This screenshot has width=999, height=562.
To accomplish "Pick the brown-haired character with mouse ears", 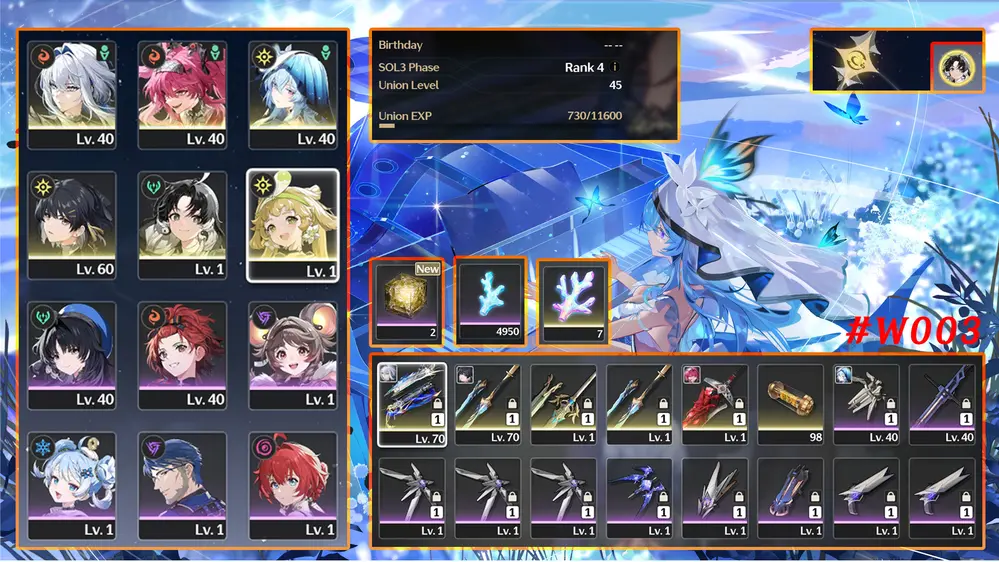I will pyautogui.click(x=292, y=355).
